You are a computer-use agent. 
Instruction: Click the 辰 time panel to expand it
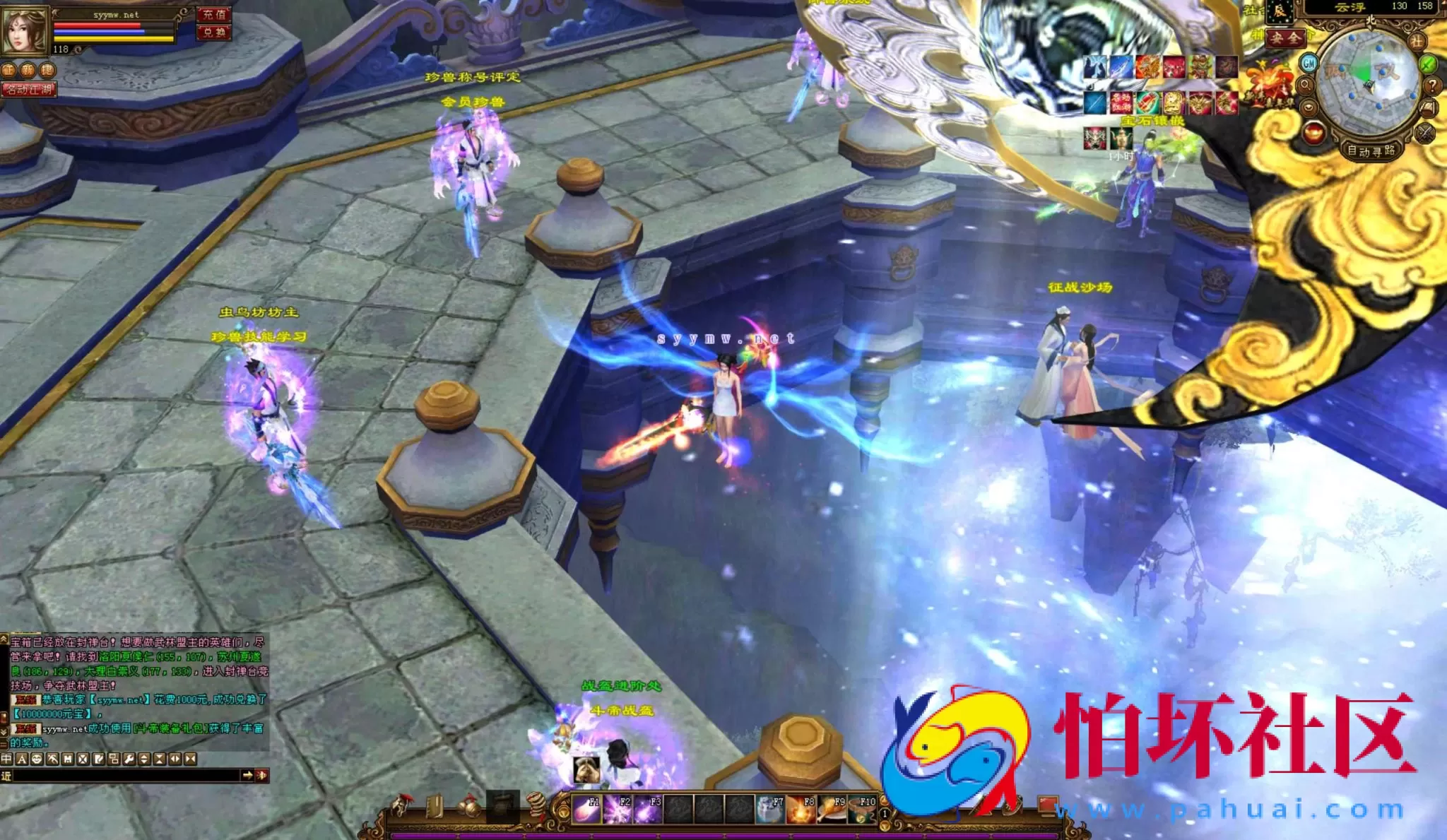1279,11
